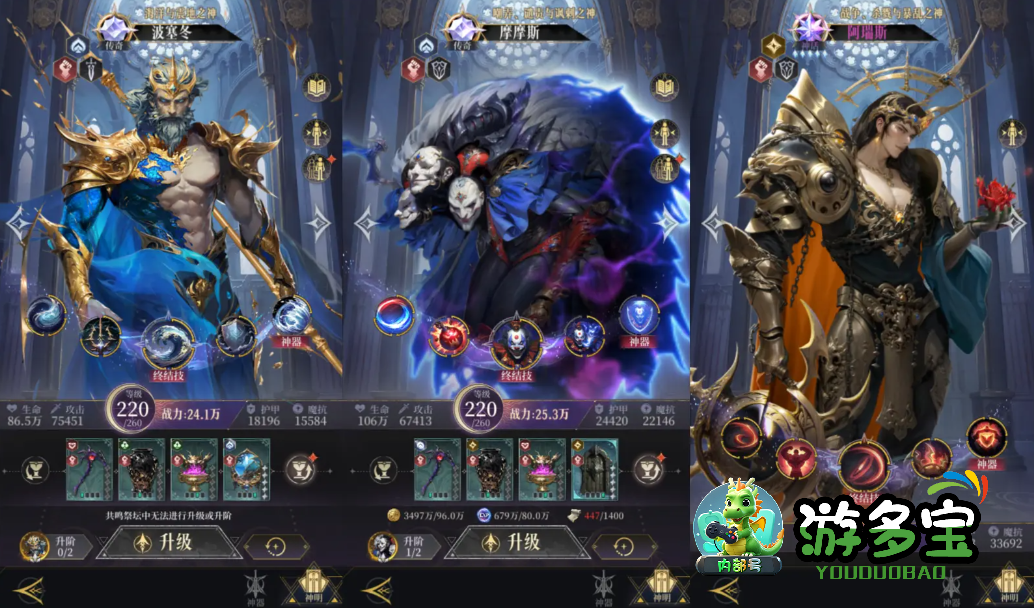1034x608 pixels.
Task: Select Poseidon's blue crystal equipment slot
Action: pos(246,469)
